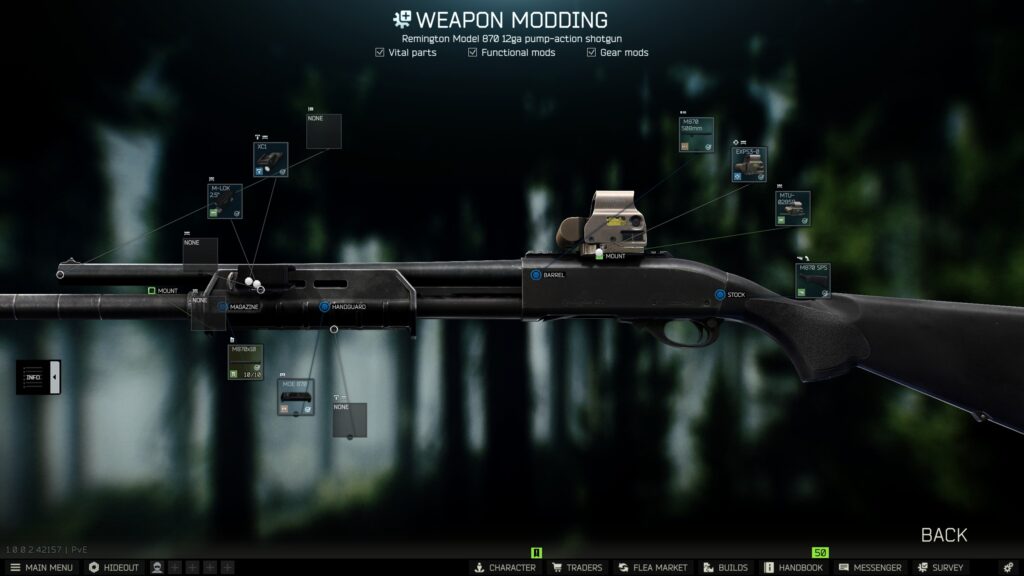Go back with the BACK button

point(943,535)
